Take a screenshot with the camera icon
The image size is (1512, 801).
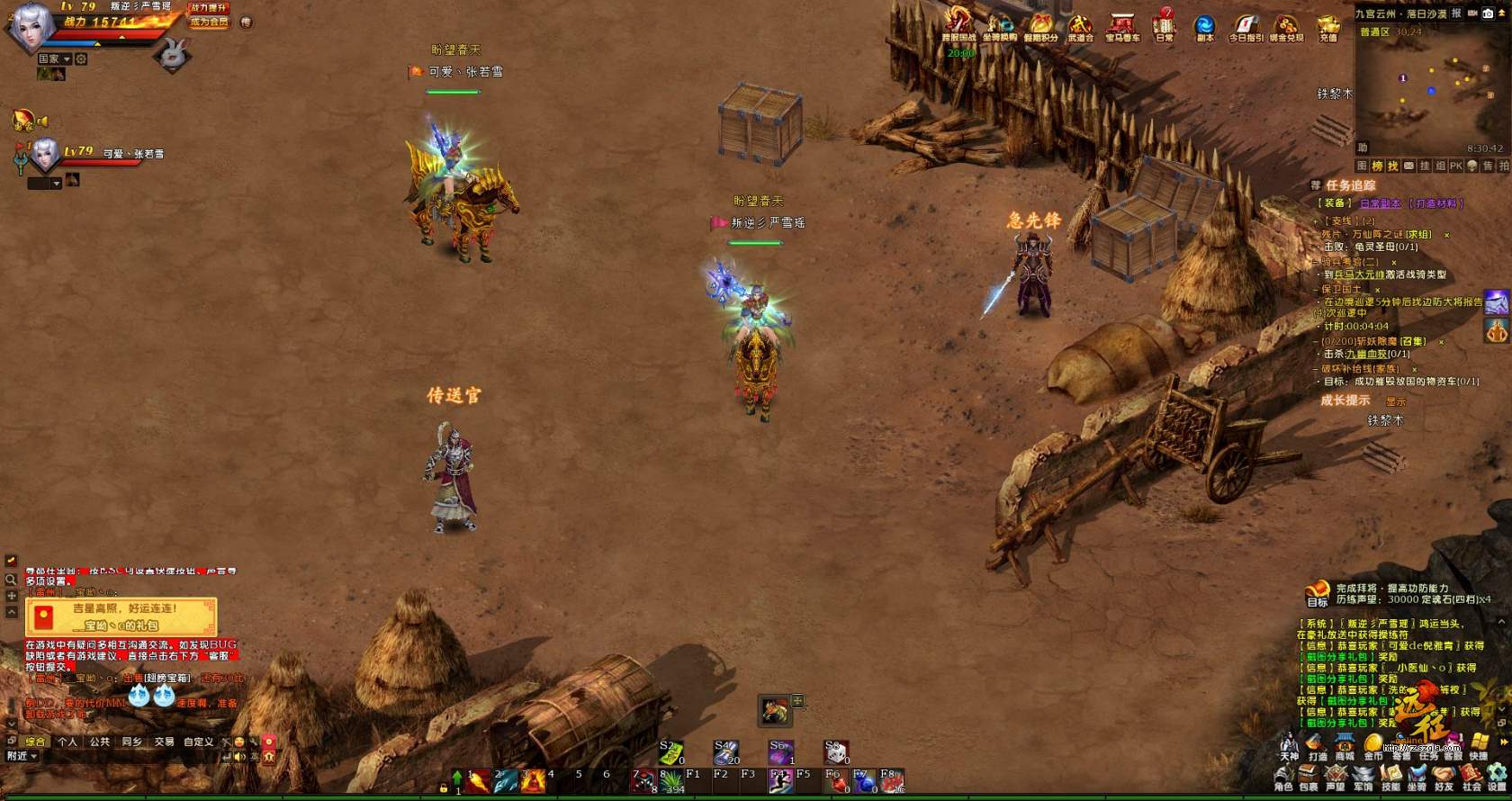pyautogui.click(x=1488, y=13)
